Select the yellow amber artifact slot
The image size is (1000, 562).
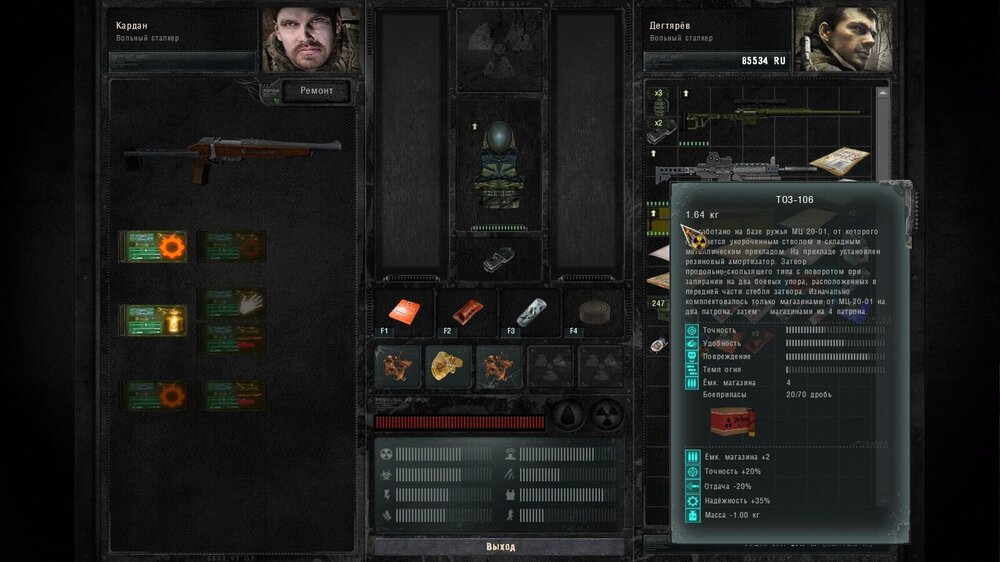tap(449, 367)
